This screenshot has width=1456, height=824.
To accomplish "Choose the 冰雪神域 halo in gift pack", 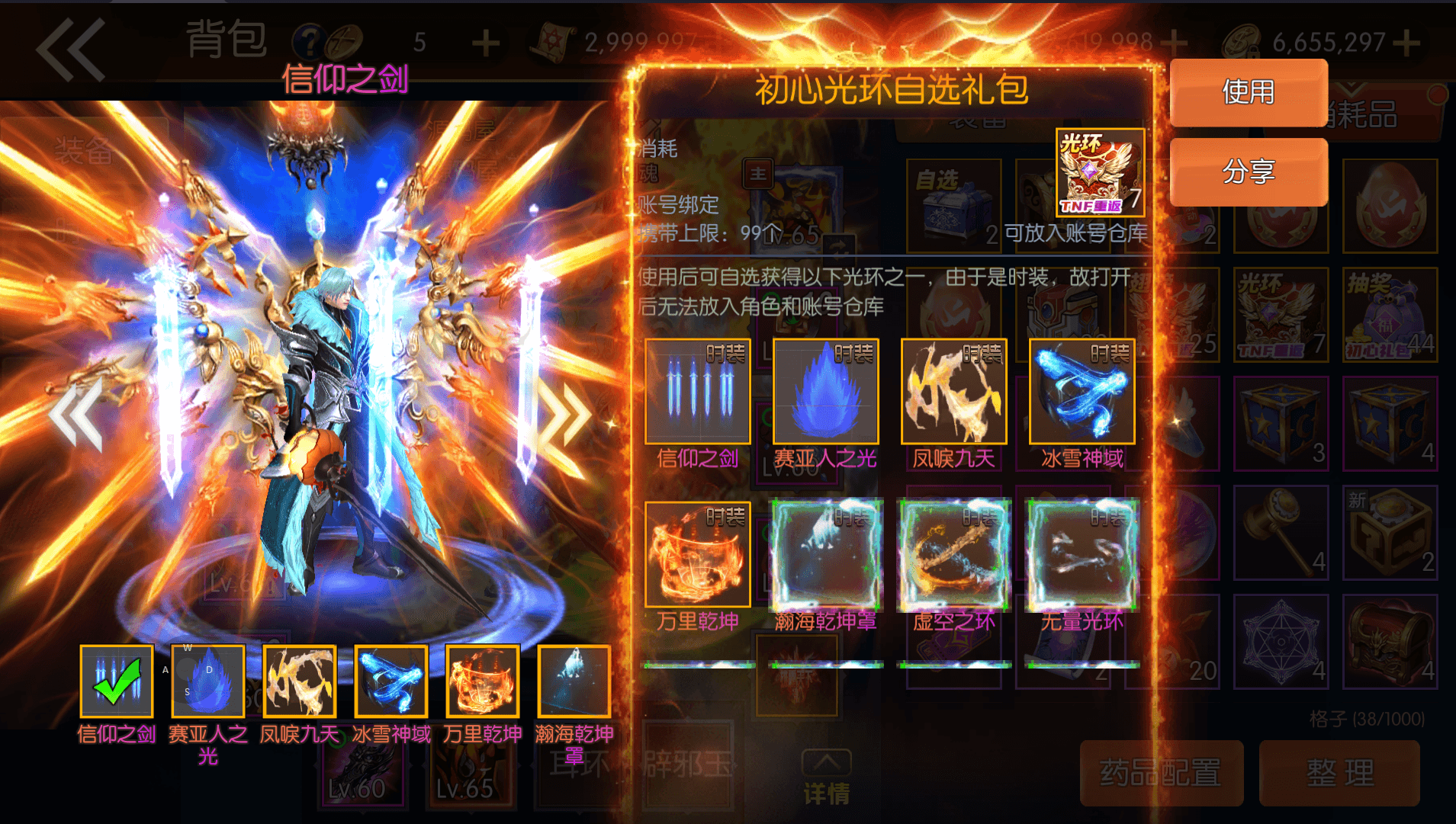I will pos(1081,391).
